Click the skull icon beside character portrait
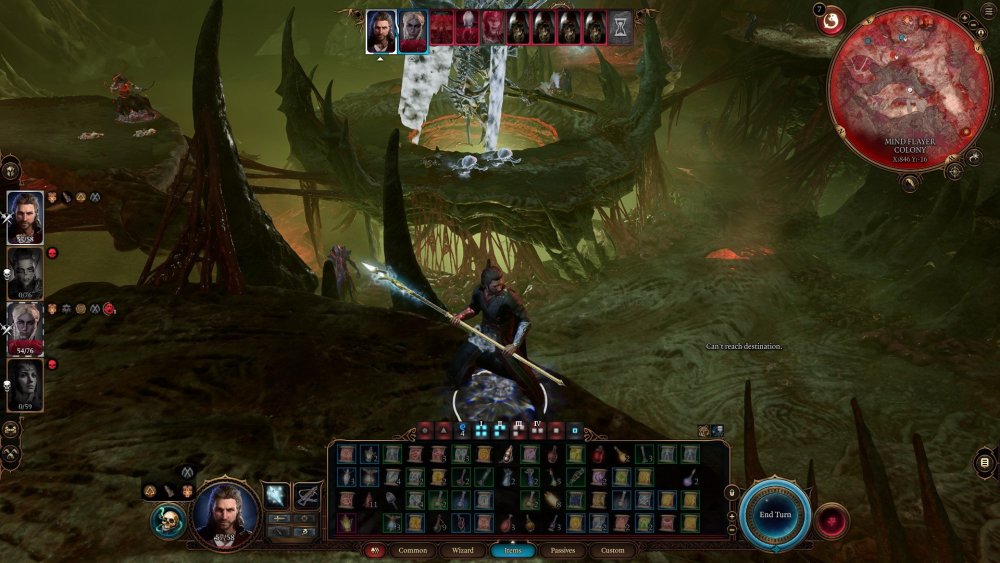 click(x=169, y=520)
